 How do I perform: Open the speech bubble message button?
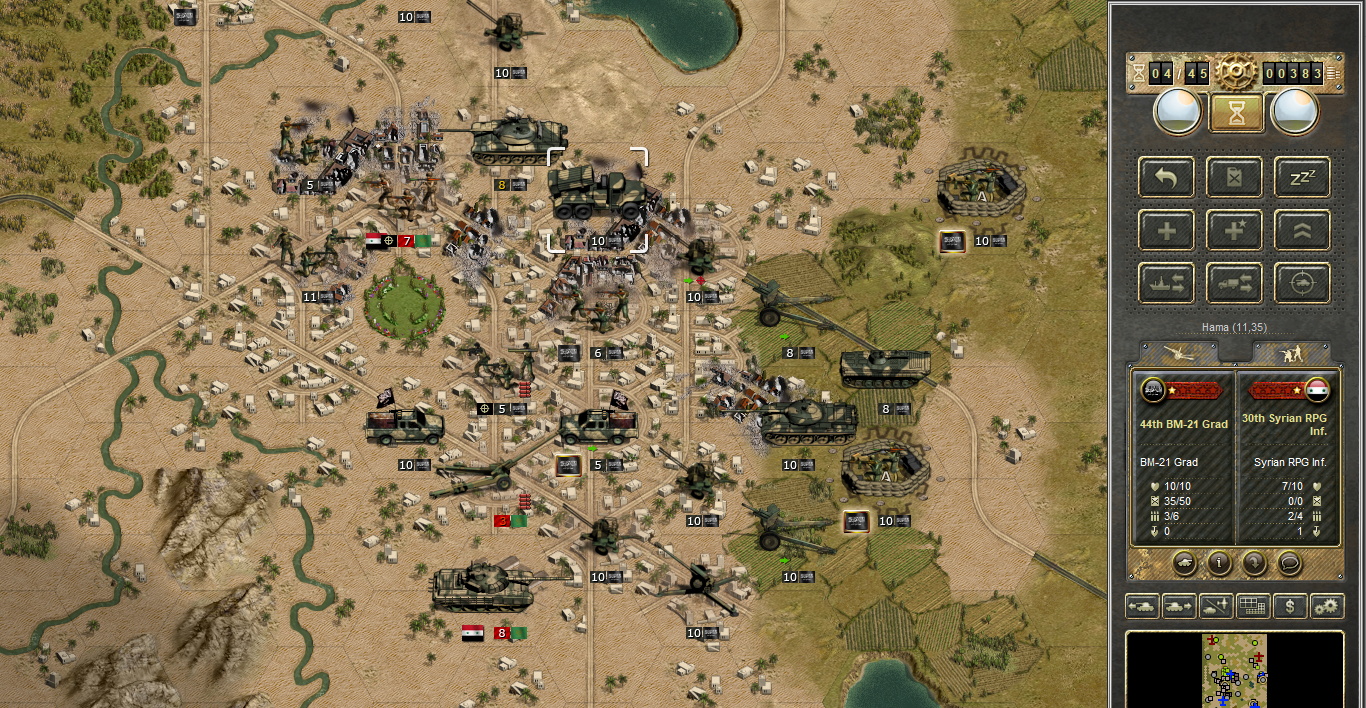pos(1289,563)
